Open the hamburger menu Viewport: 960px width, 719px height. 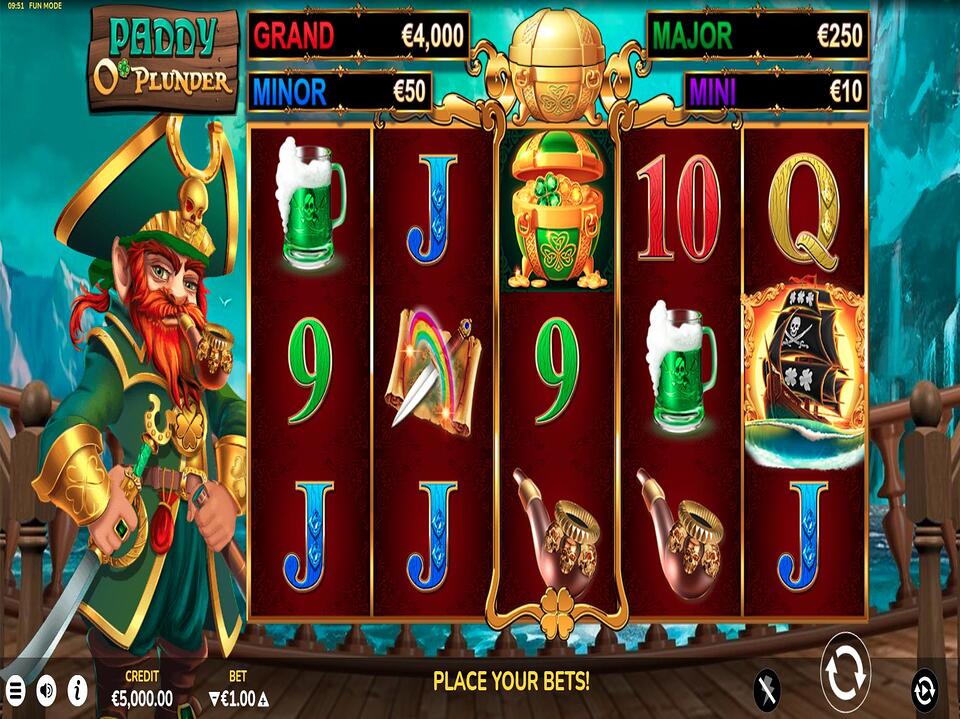(x=15, y=689)
